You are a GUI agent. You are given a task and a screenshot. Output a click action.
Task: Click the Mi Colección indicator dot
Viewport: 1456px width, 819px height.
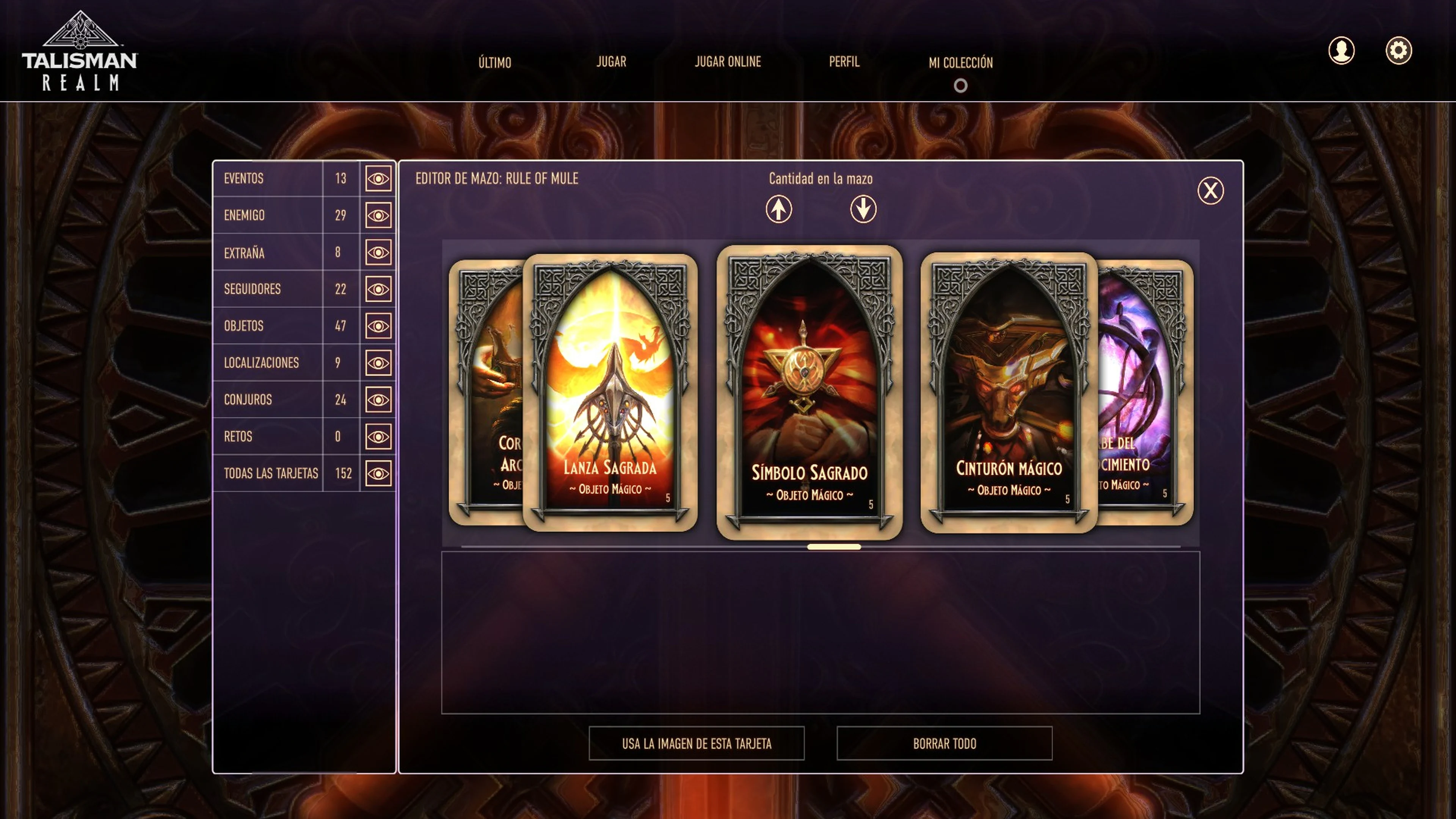pos(961,85)
